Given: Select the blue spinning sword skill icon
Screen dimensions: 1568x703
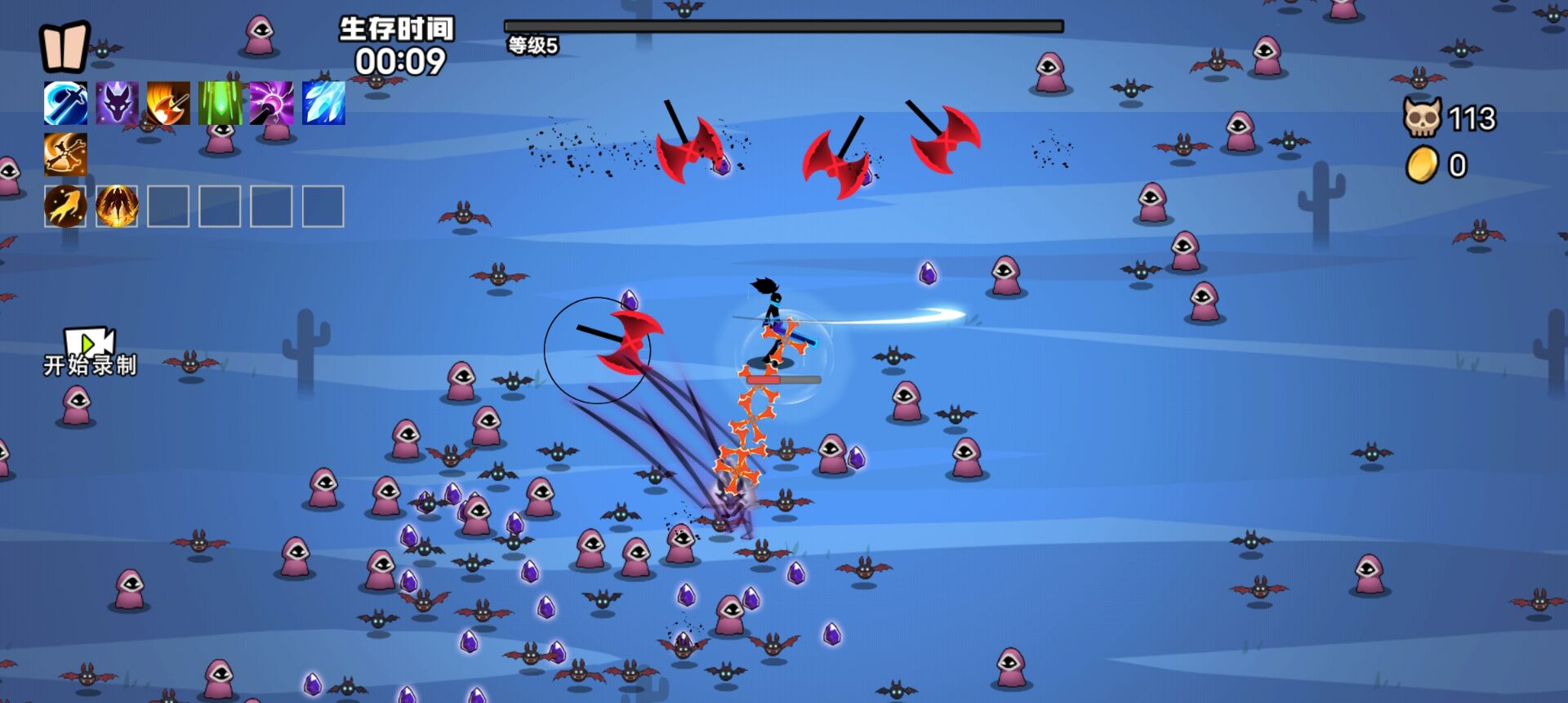Looking at the screenshot, I should (x=65, y=104).
